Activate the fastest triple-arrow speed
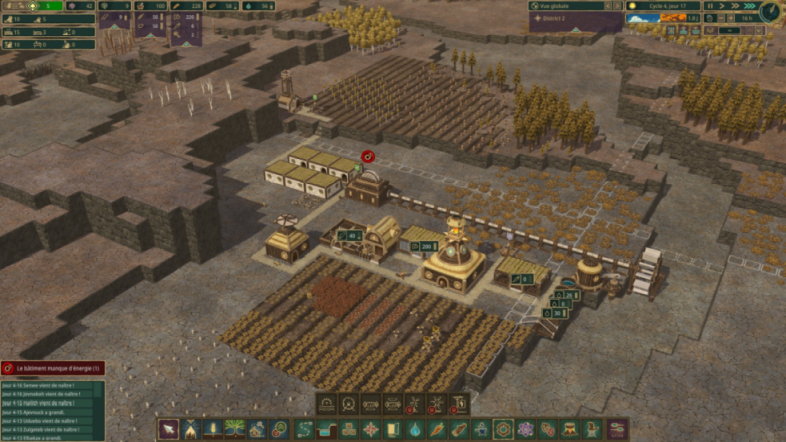 749,6
